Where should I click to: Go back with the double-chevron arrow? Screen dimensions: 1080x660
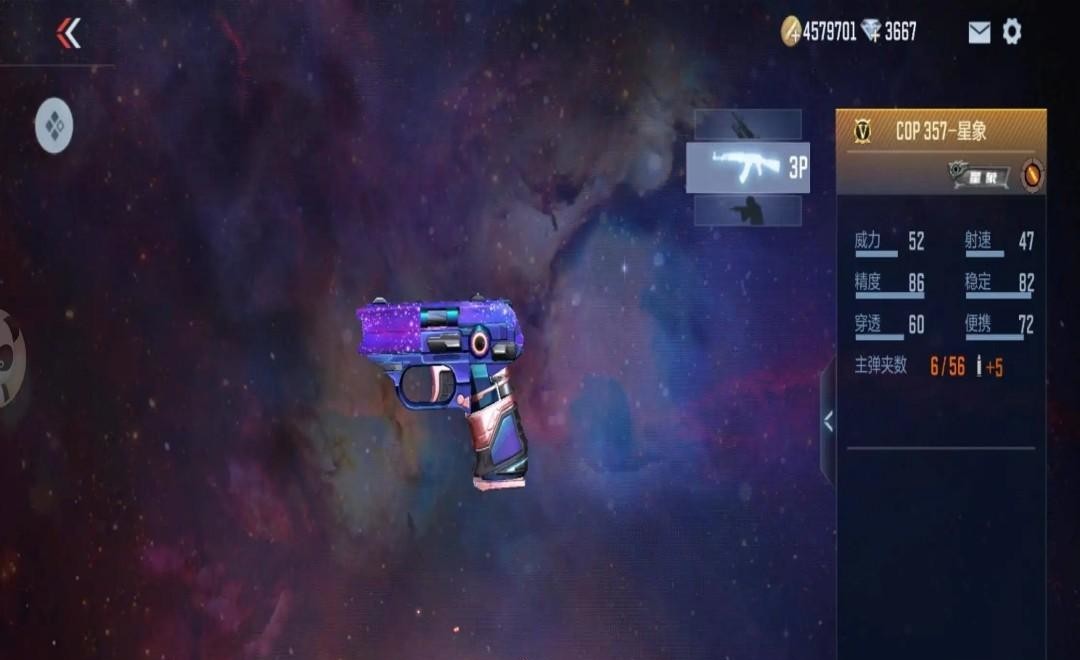coord(68,33)
